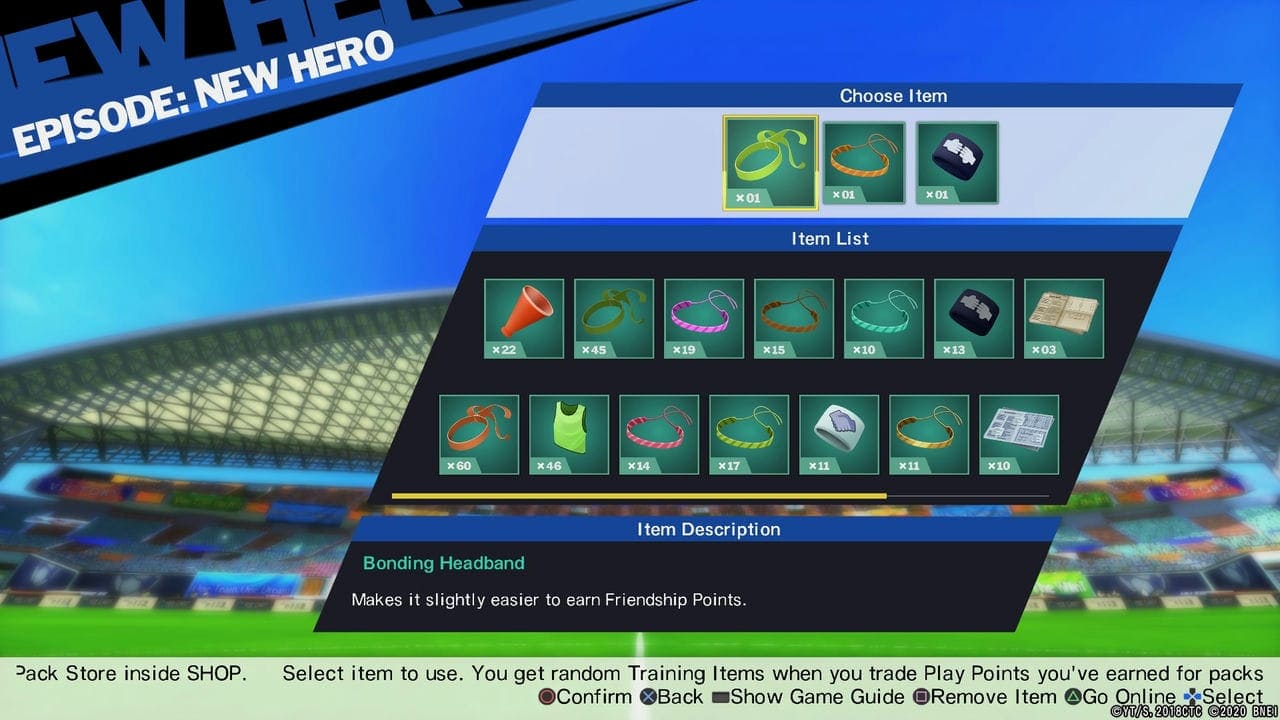Viewport: 1280px width, 720px height.
Task: Select the orange headband with x60 quantity
Action: click(x=478, y=433)
